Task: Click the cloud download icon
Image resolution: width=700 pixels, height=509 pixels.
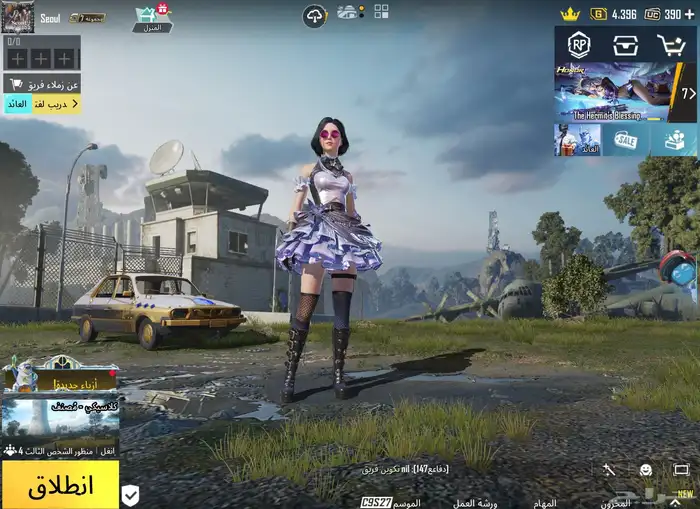Action: coord(315,16)
